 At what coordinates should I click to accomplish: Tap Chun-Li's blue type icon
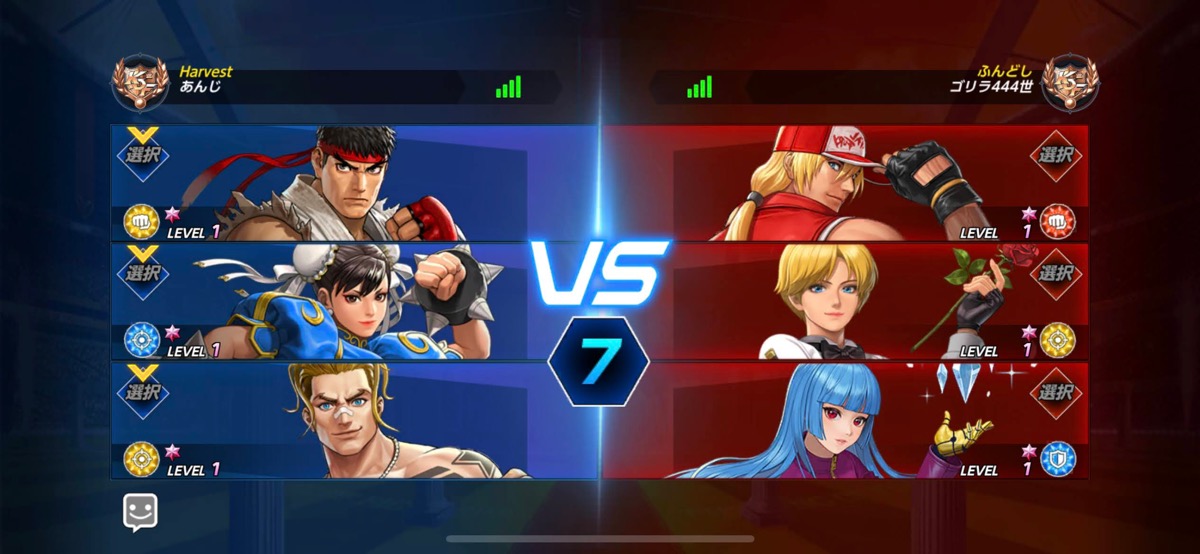click(140, 340)
